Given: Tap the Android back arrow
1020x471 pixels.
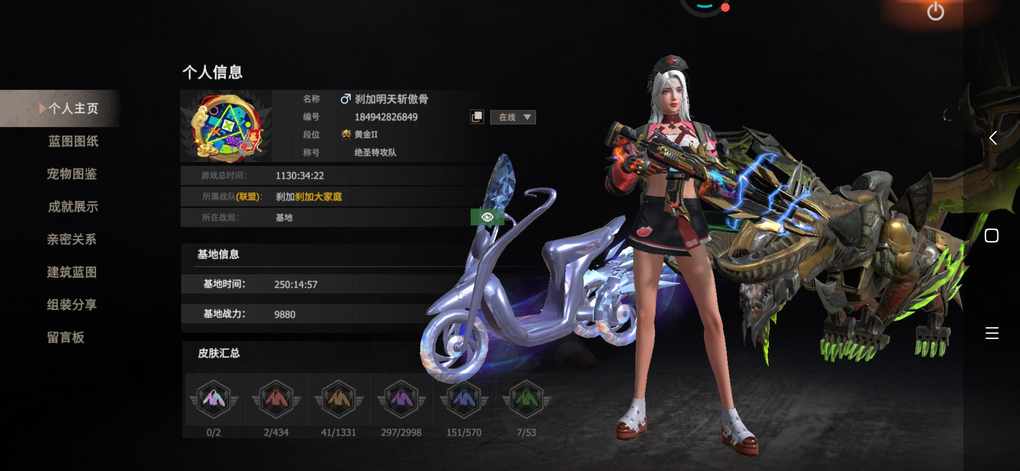Looking at the screenshot, I should click(x=992, y=138).
